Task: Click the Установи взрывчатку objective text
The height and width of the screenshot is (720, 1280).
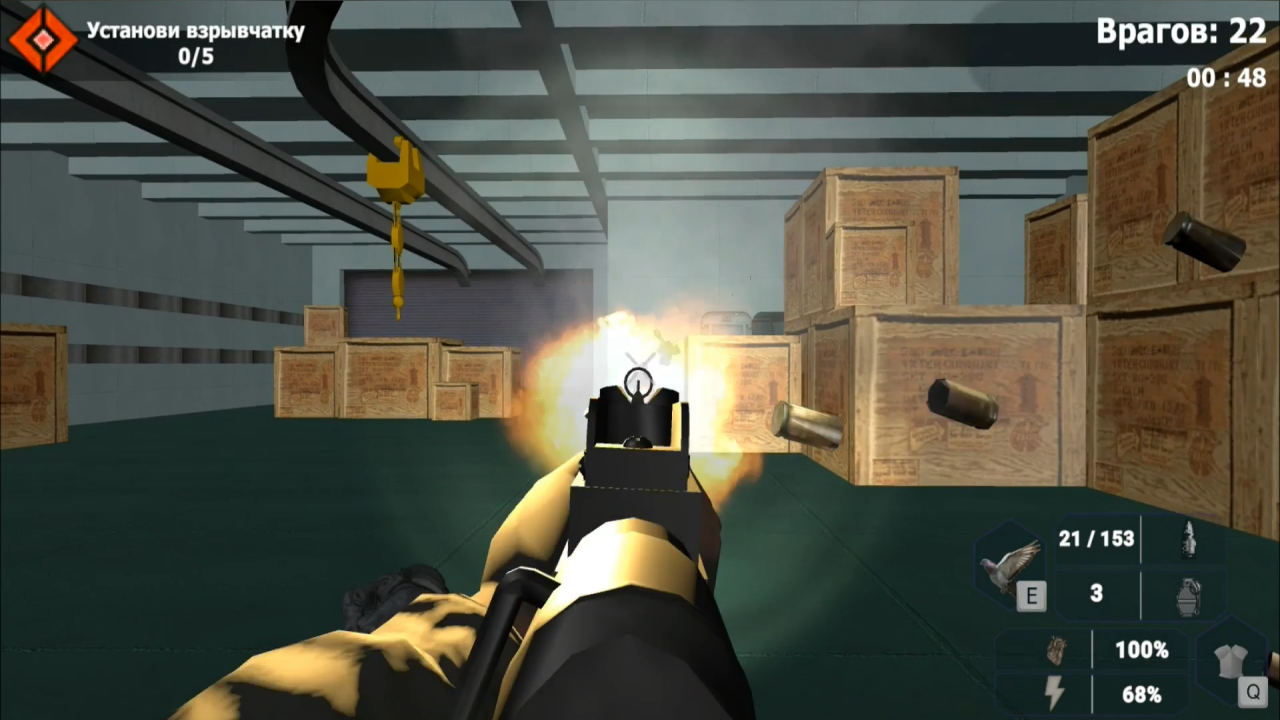Action: pyautogui.click(x=192, y=31)
